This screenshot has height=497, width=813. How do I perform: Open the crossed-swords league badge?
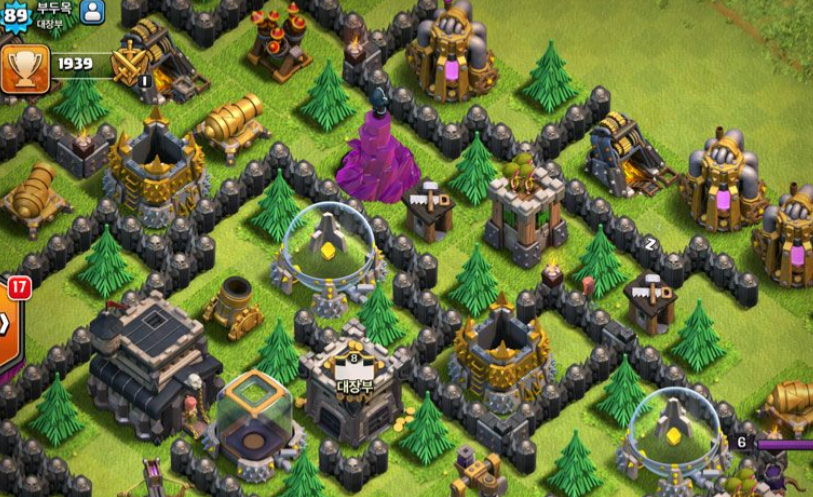click(x=130, y=67)
